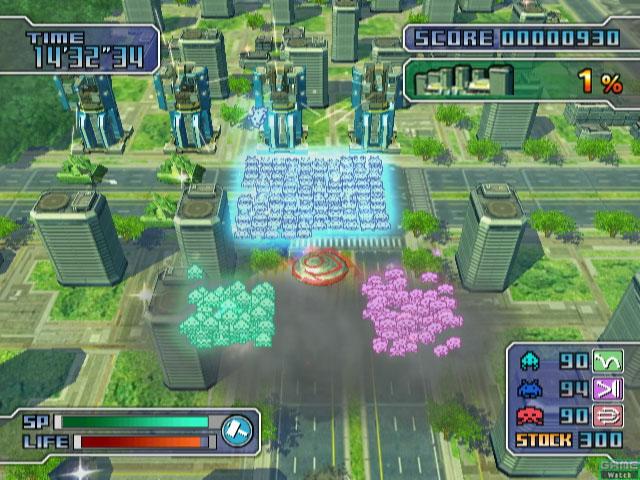
Task: Click the city destruction skyline icon
Action: tap(464, 80)
